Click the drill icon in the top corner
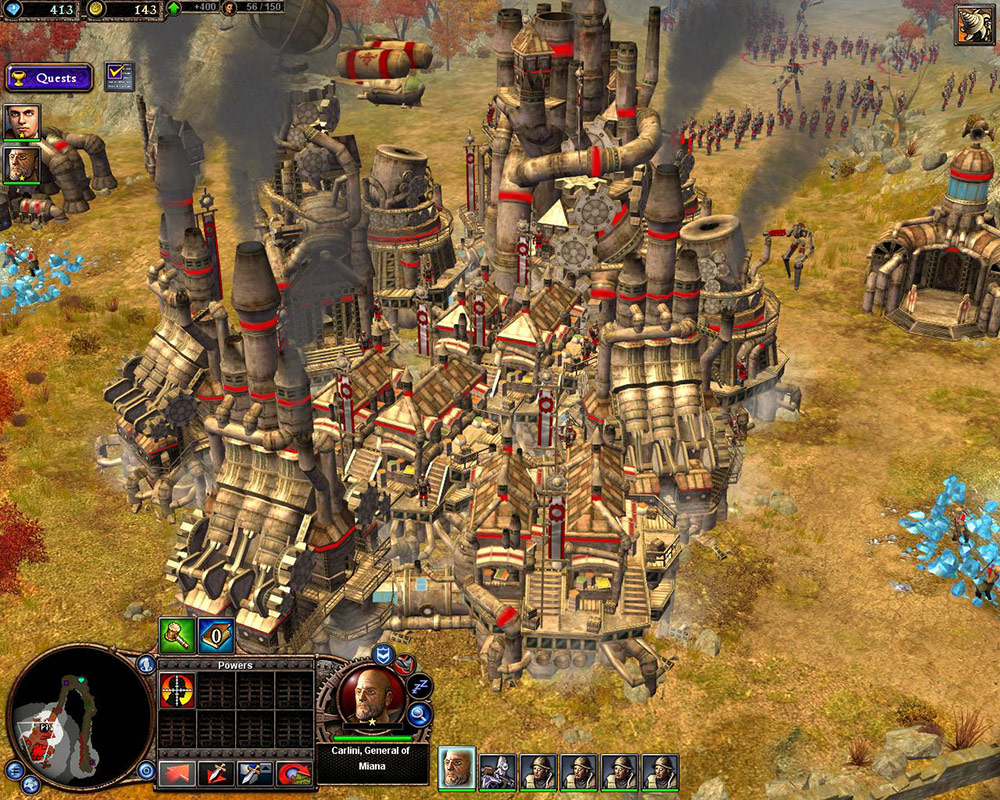 (973, 24)
